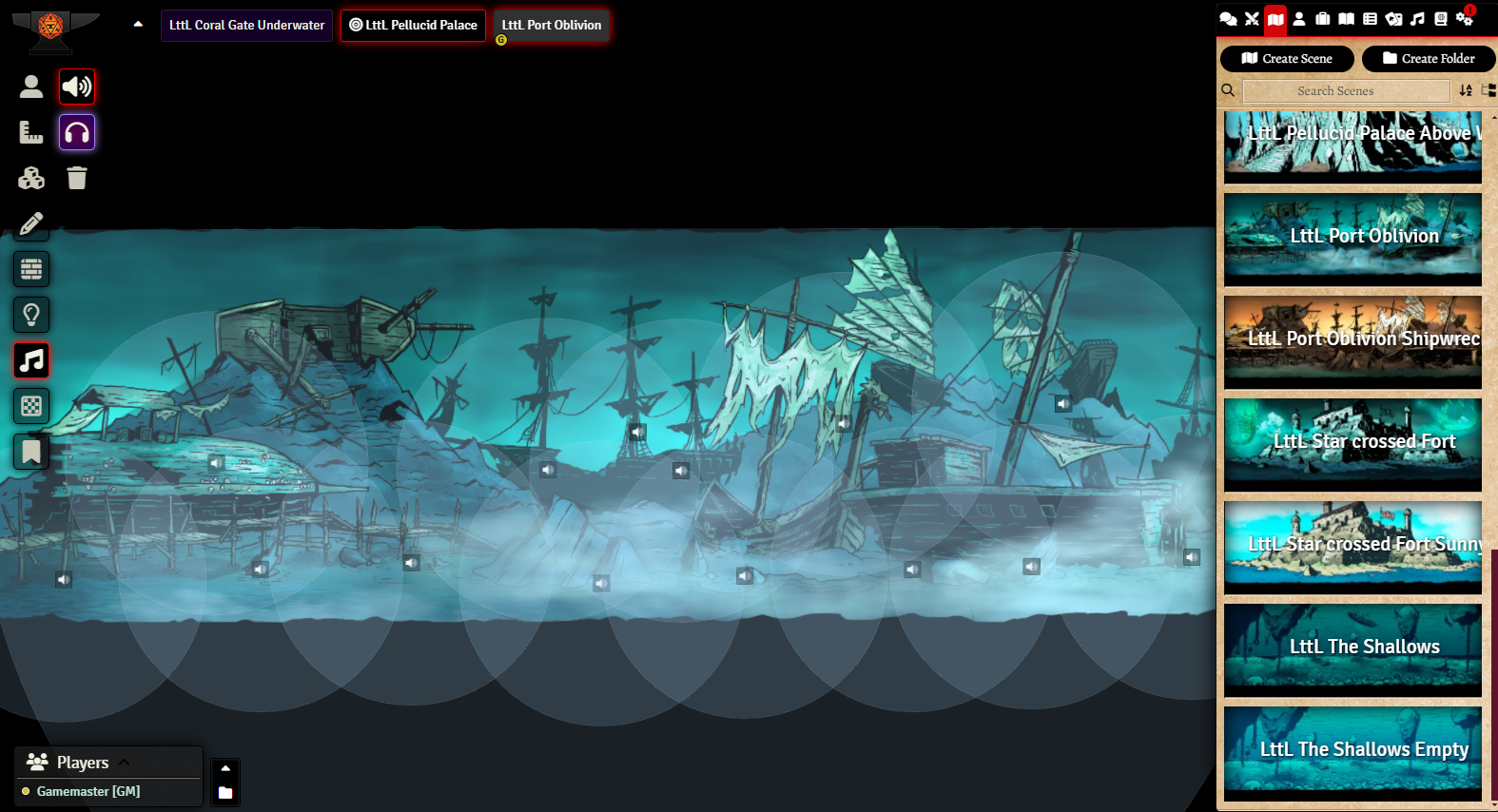Switch to the LttL Pellucid Palace scene
The width and height of the screenshot is (1498, 812).
(413, 26)
